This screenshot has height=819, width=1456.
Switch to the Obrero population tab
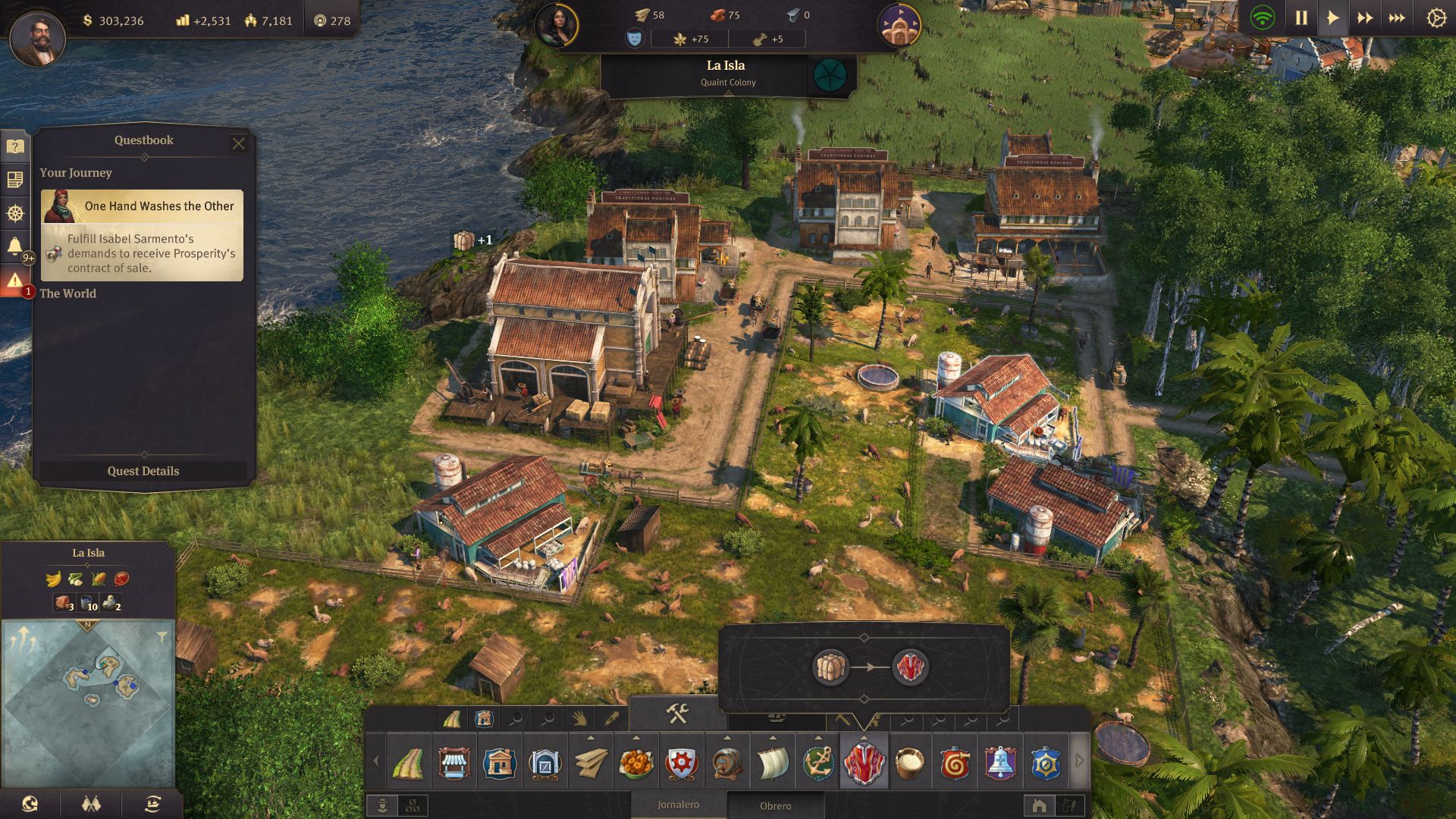coord(775,806)
